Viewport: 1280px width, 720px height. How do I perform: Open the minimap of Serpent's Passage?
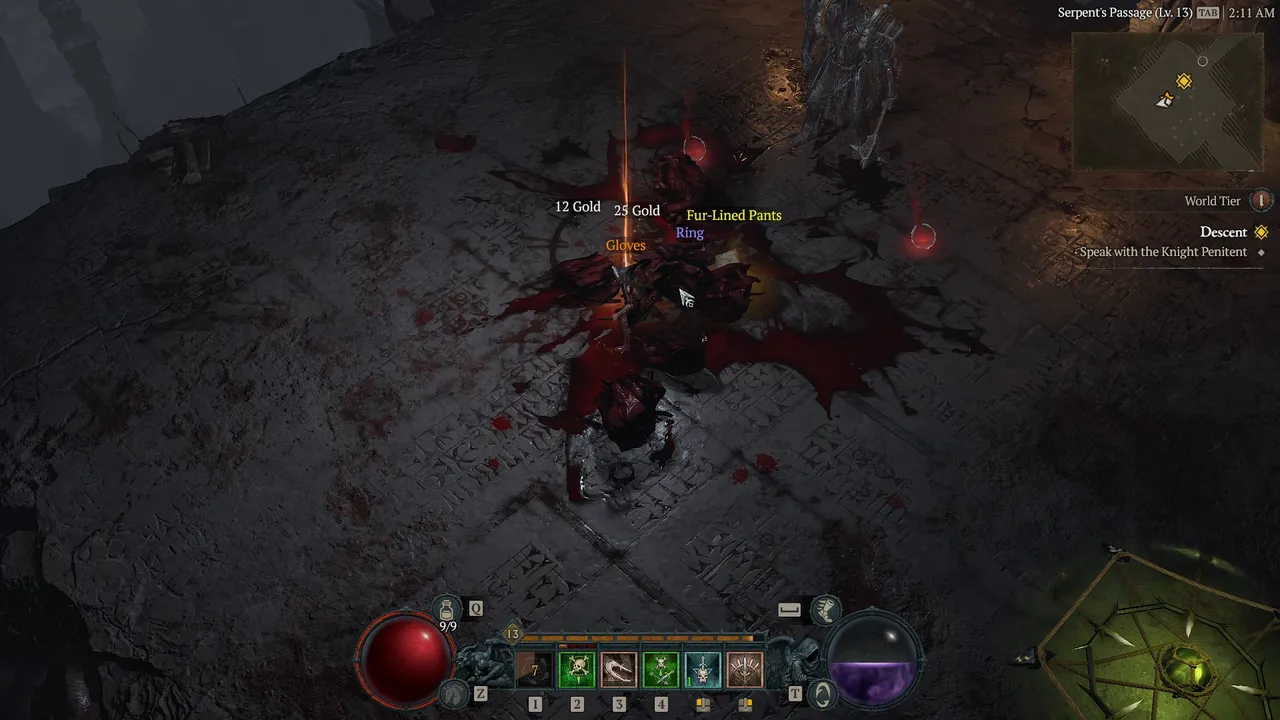pyautogui.click(x=1166, y=100)
